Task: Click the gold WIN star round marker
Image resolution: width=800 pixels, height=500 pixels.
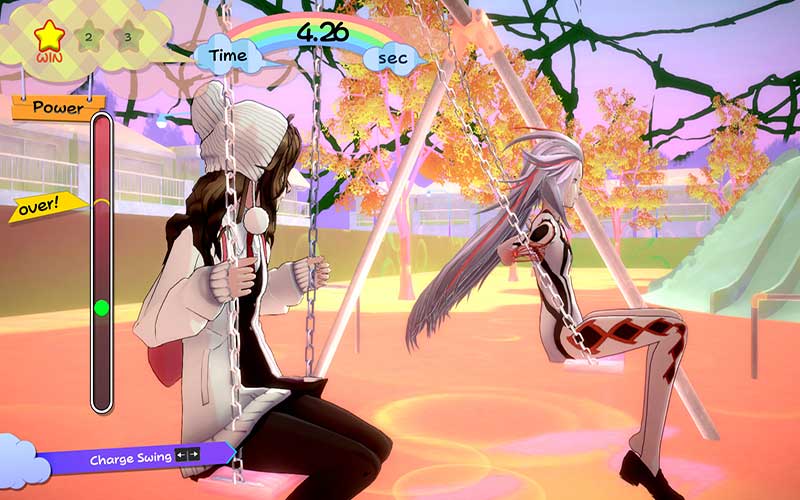Action: (x=47, y=36)
